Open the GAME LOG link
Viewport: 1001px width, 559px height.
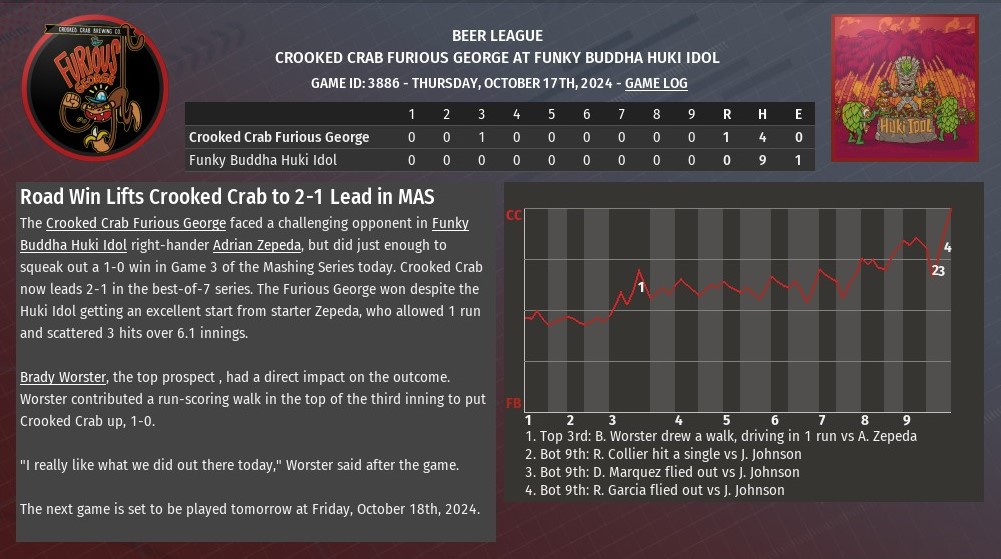656,84
